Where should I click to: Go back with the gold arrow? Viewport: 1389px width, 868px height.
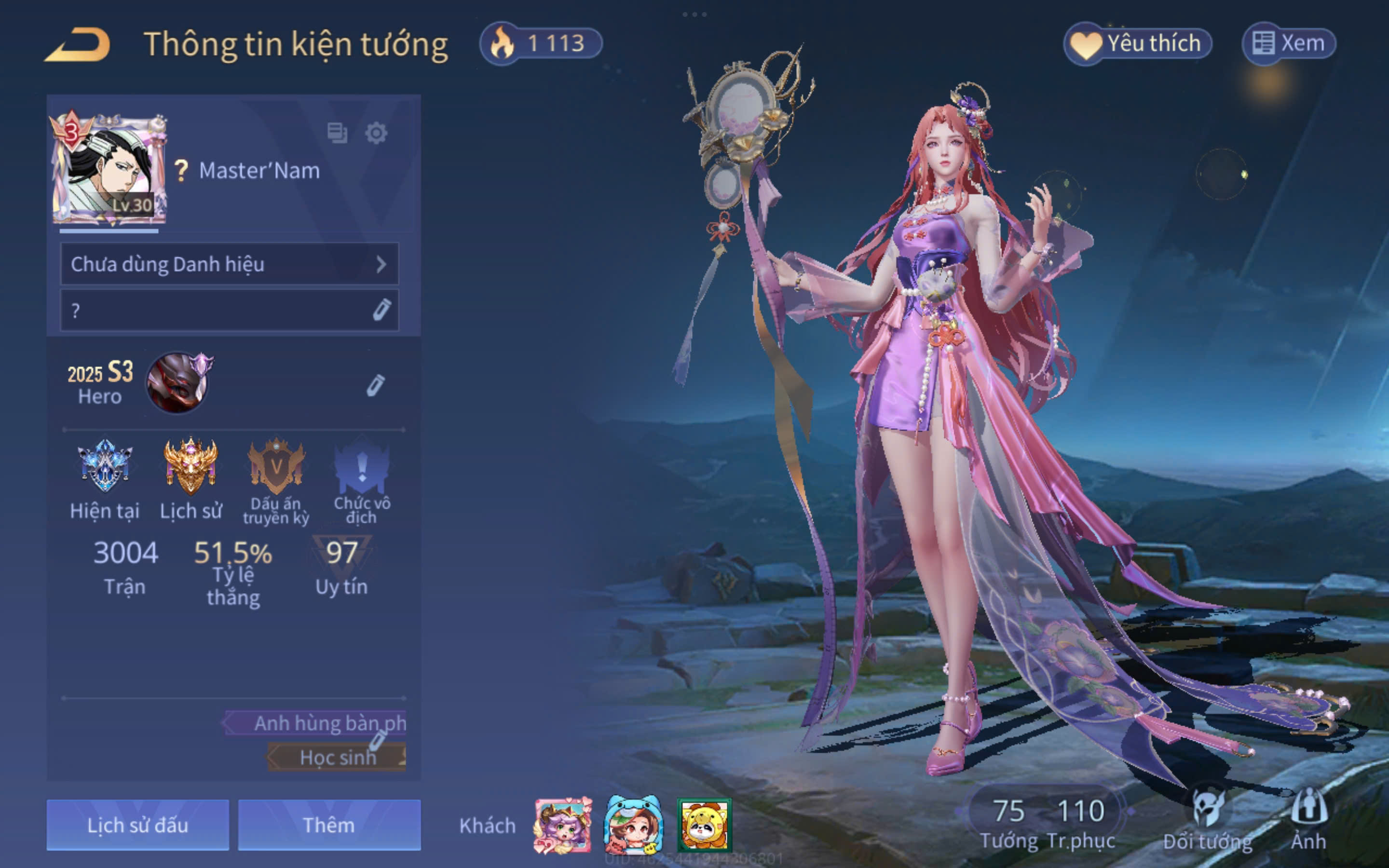tap(78, 45)
